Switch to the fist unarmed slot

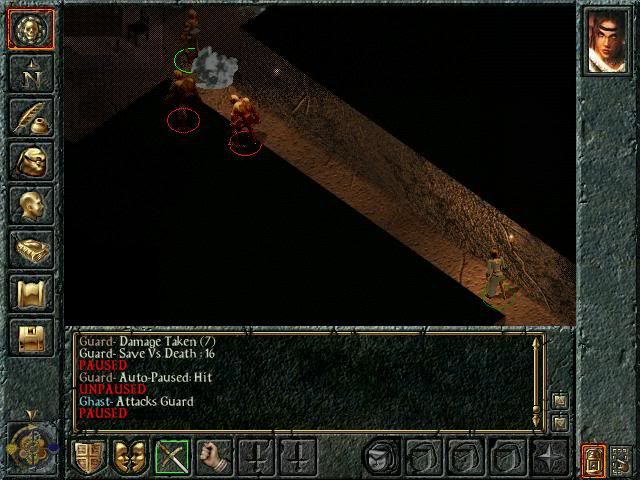(x=214, y=458)
